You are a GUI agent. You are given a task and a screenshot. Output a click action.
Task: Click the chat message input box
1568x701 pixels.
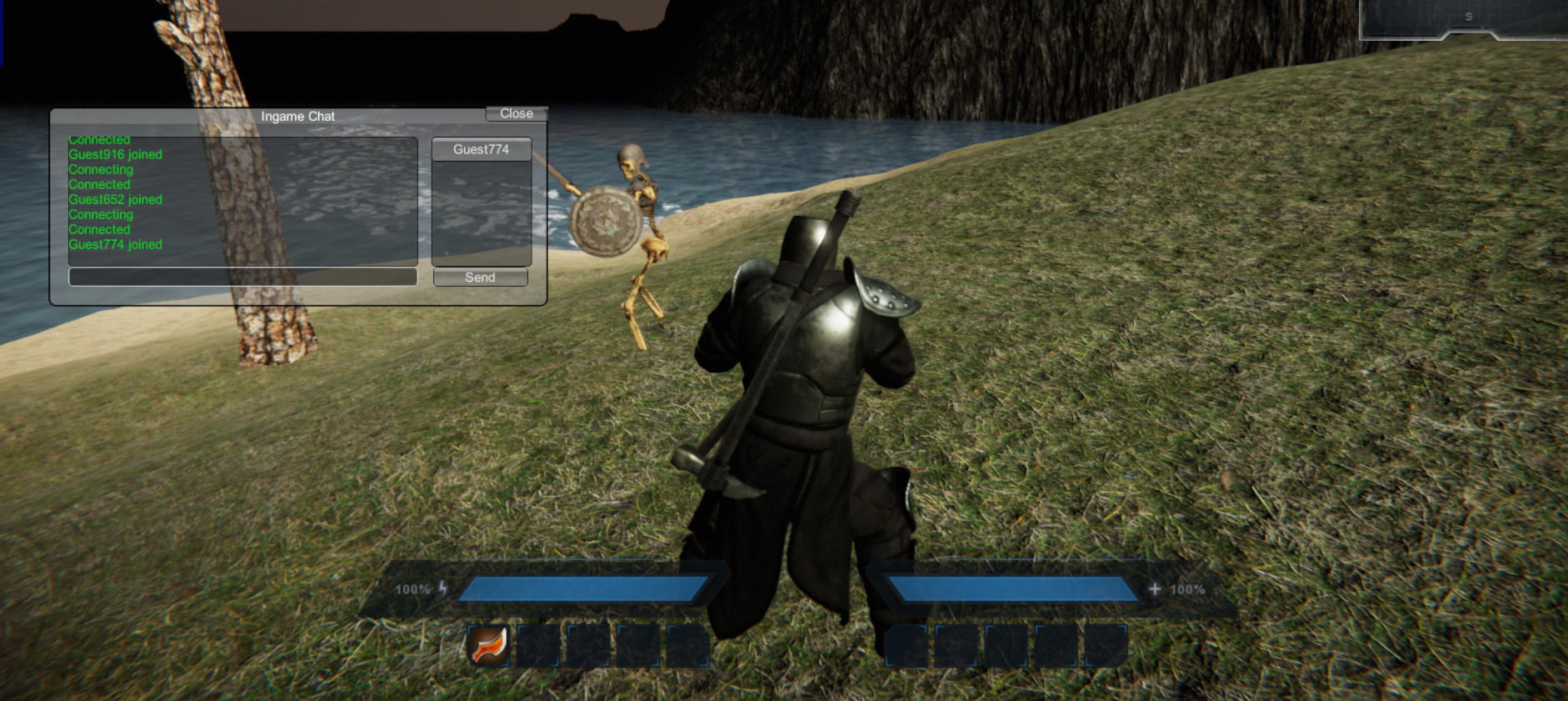pos(242,276)
